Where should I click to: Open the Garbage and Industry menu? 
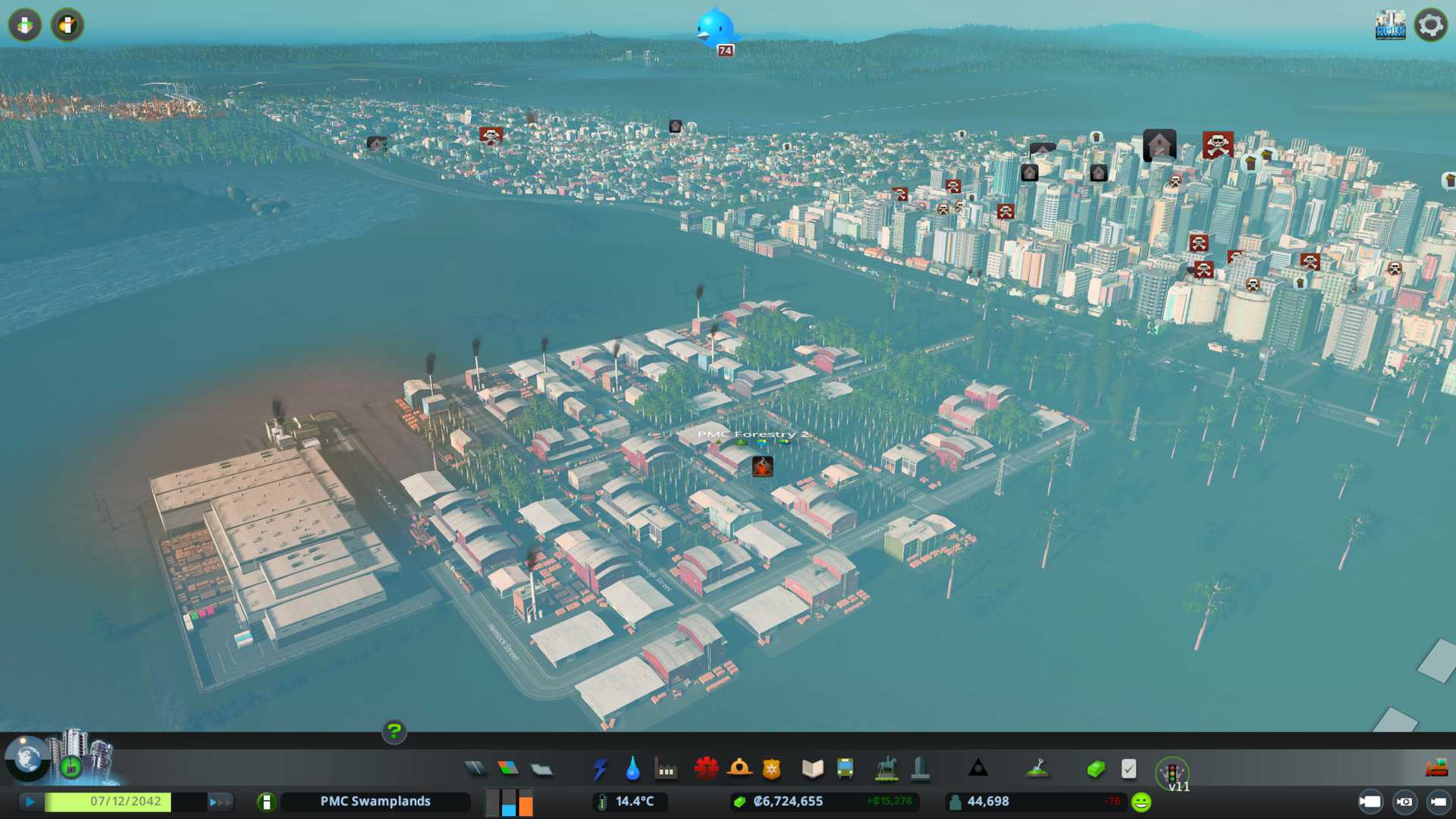[666, 770]
